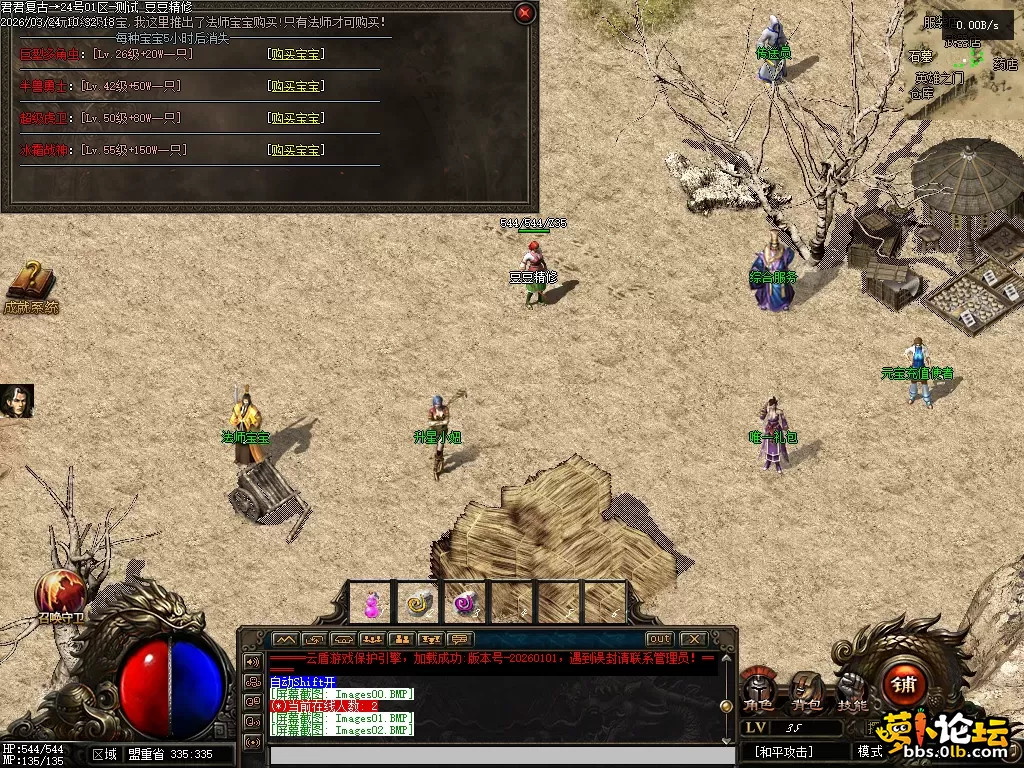
Task: Click the character portrait on the left edge
Action: (x=16, y=401)
